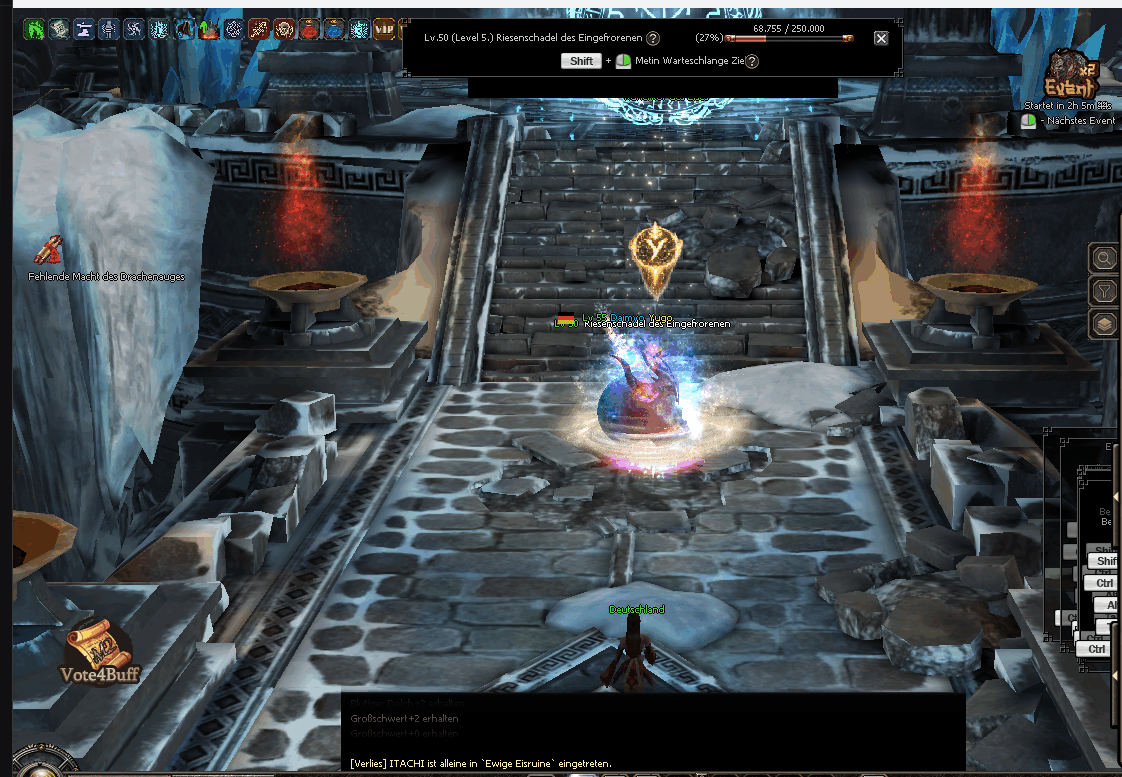Viewport: 1122px width, 777px height.
Task: Select the red potion buff icon
Action: point(309,29)
